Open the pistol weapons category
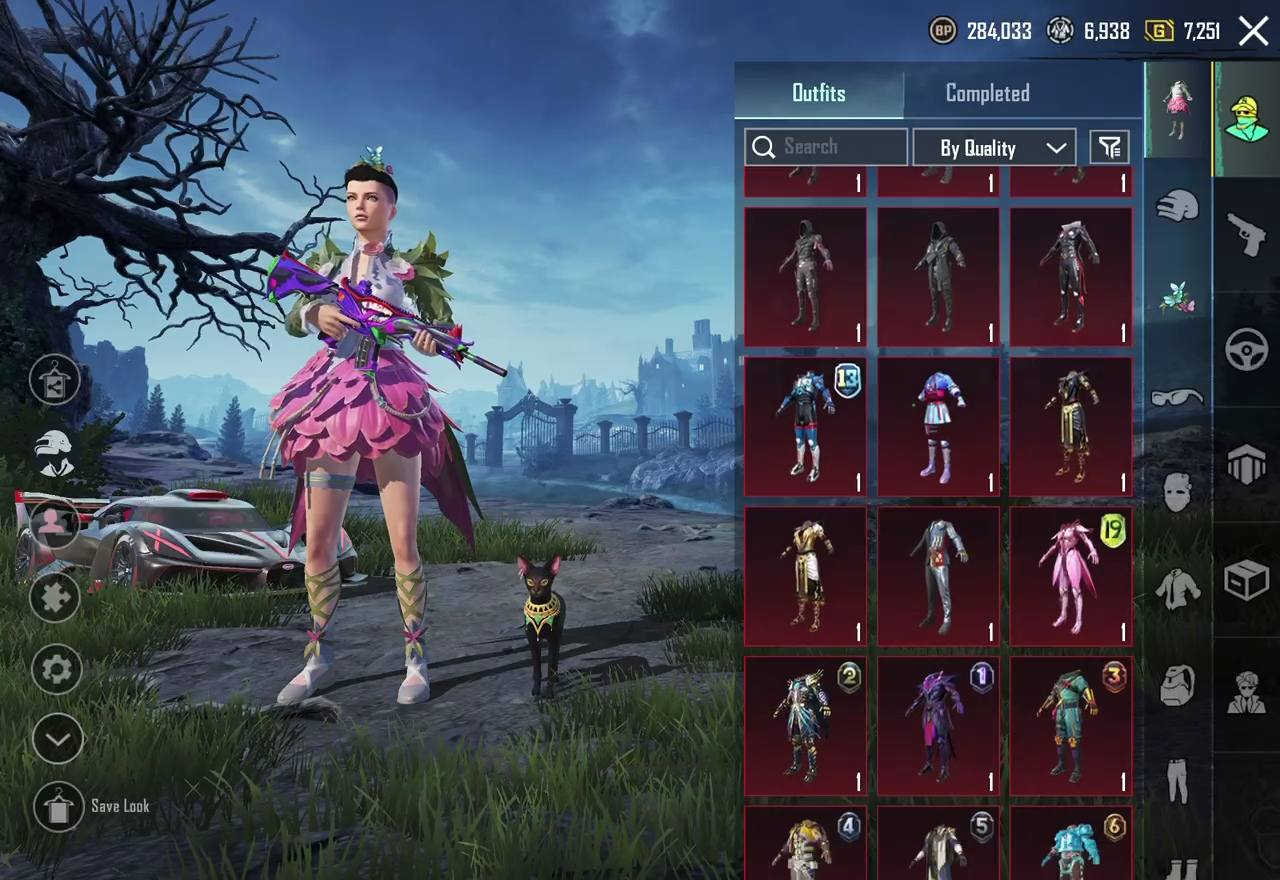This screenshot has width=1280, height=880. click(1246, 232)
